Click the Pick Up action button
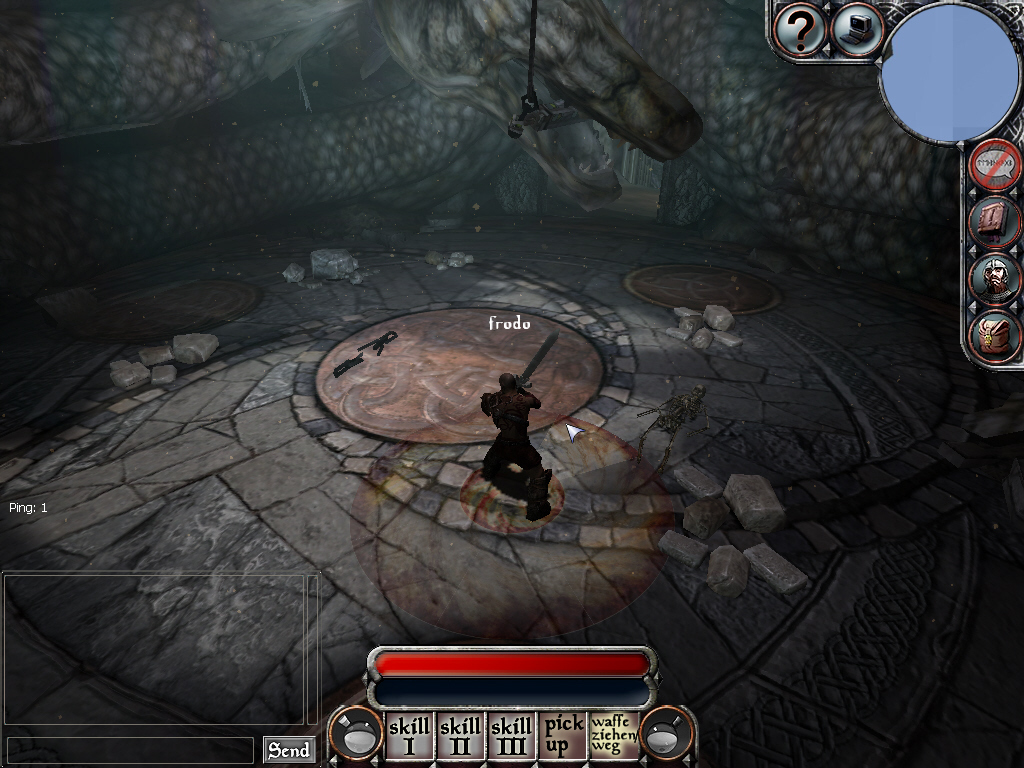This screenshot has height=768, width=1024. pos(563,736)
